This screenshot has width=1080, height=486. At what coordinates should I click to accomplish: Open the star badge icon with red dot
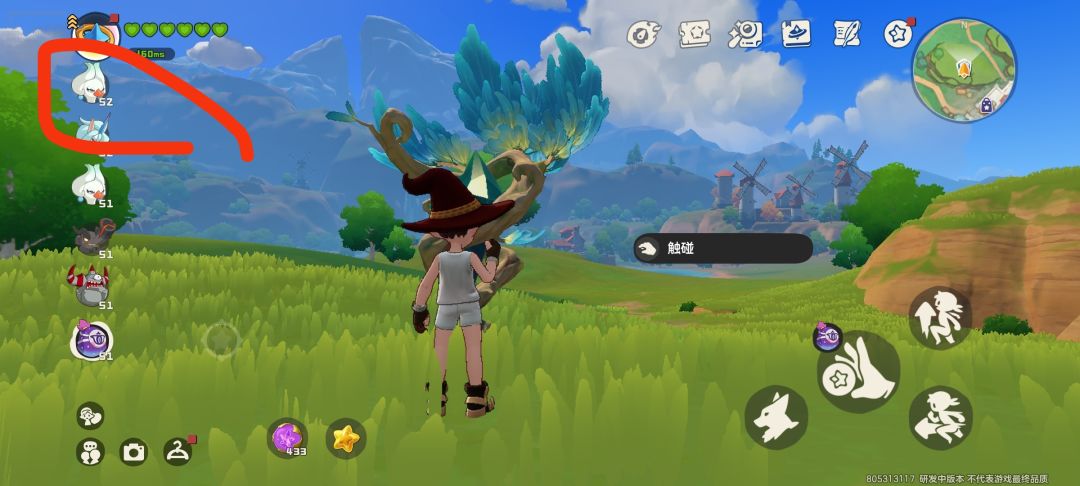898,34
